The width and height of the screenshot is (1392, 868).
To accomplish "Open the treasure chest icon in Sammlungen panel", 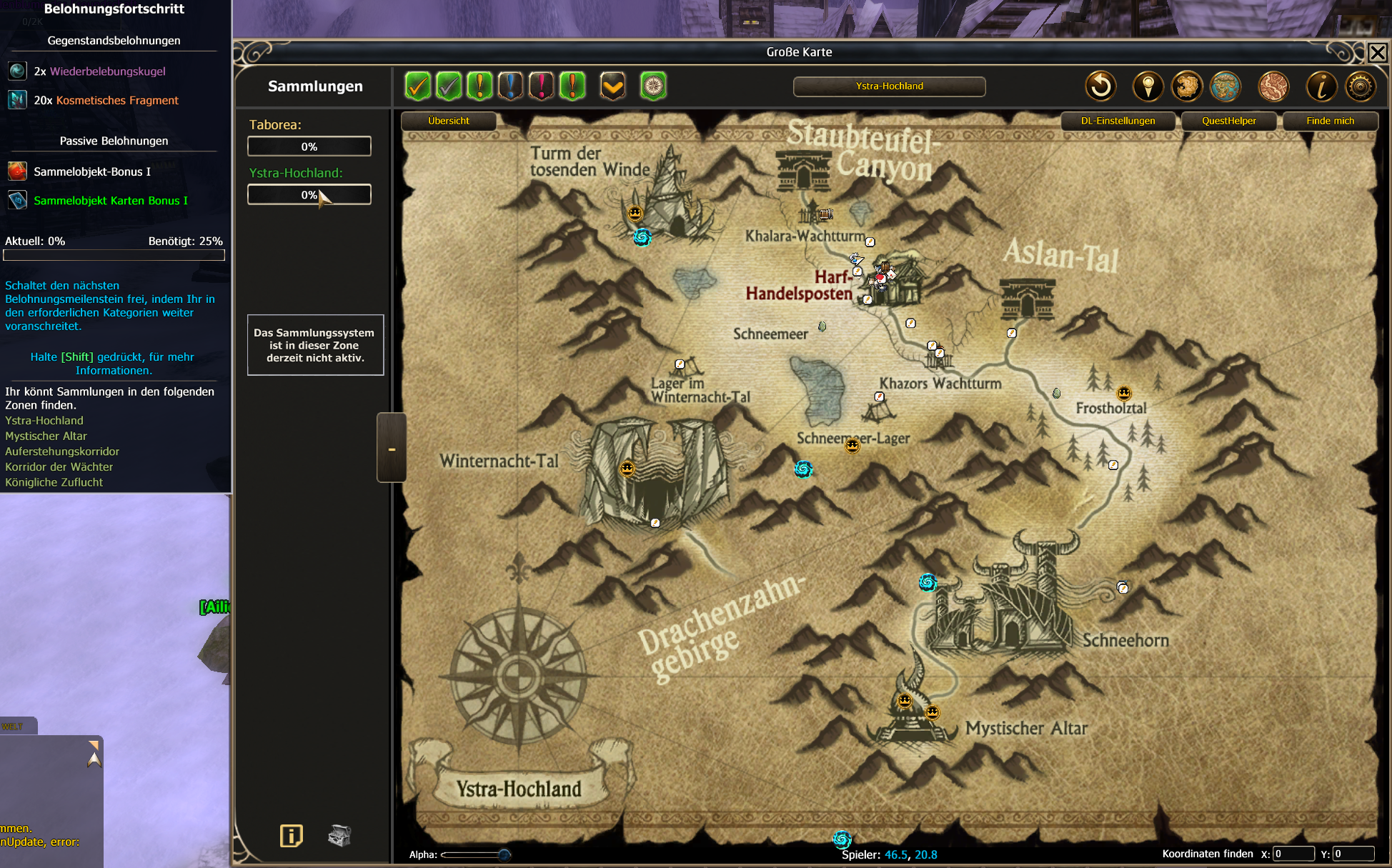I will [339, 835].
